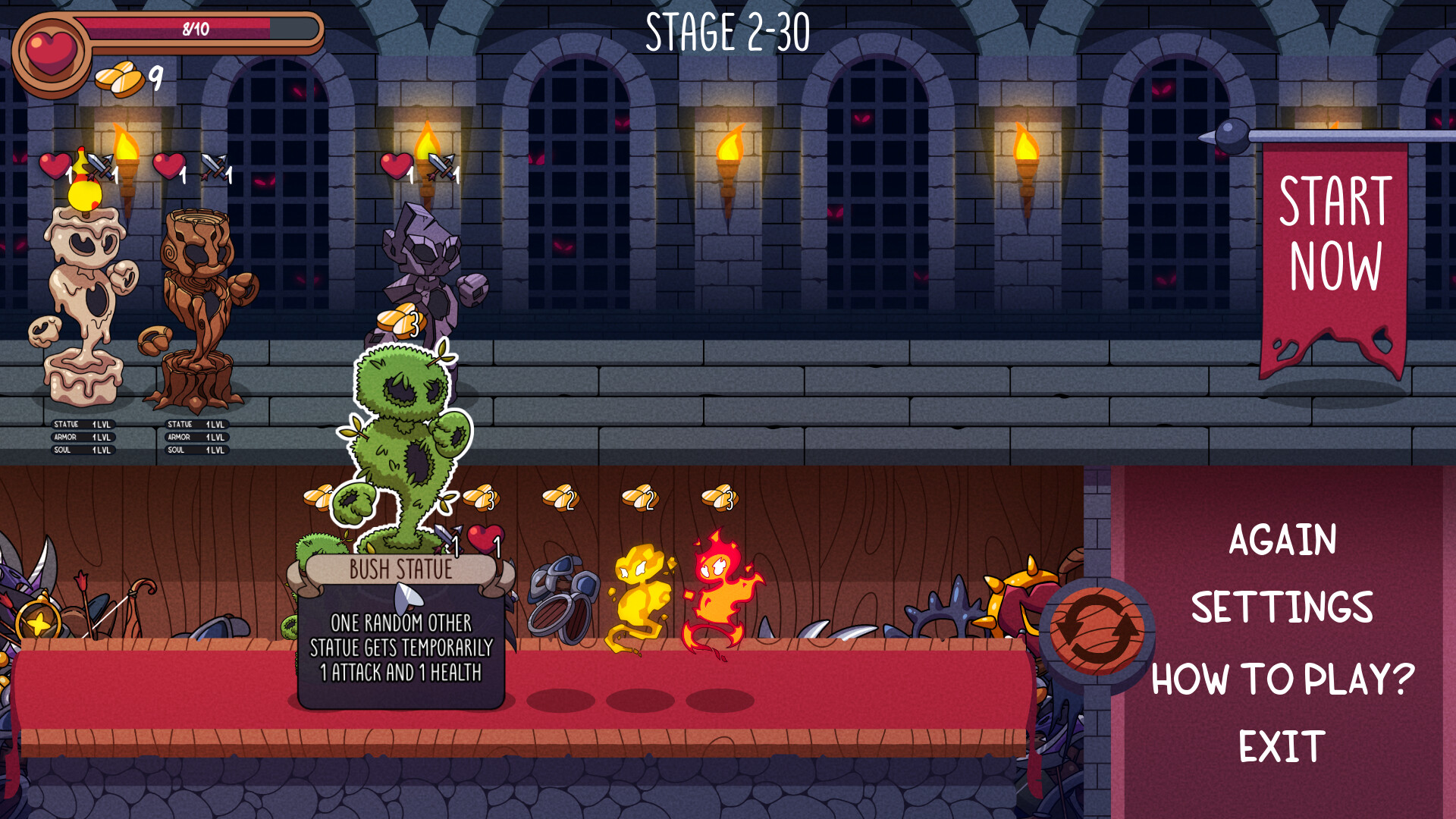This screenshot has width=1456, height=819.
Task: Click the coin price tag above the shield item
Action: point(559,497)
